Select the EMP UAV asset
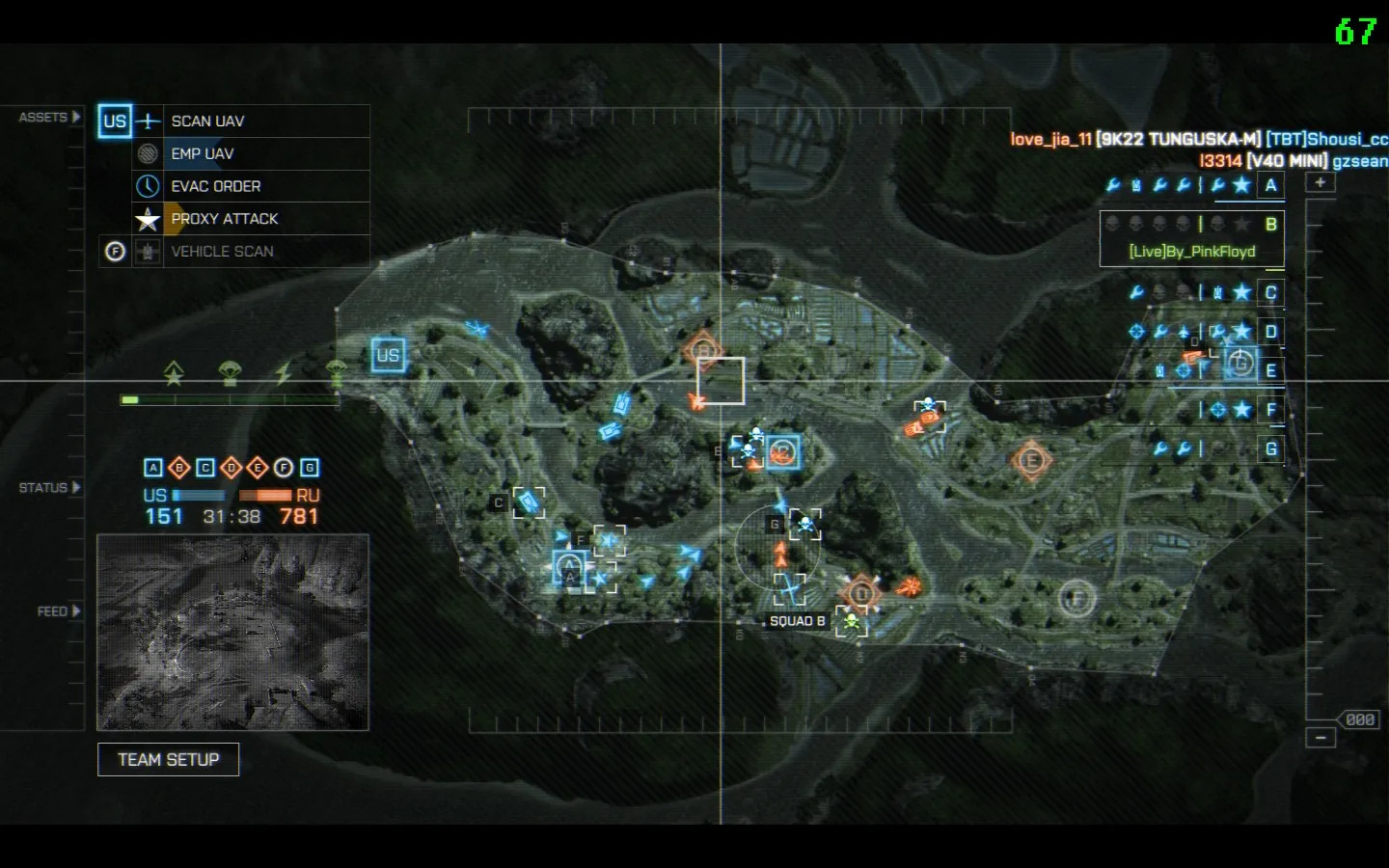1389x868 pixels. click(x=202, y=154)
